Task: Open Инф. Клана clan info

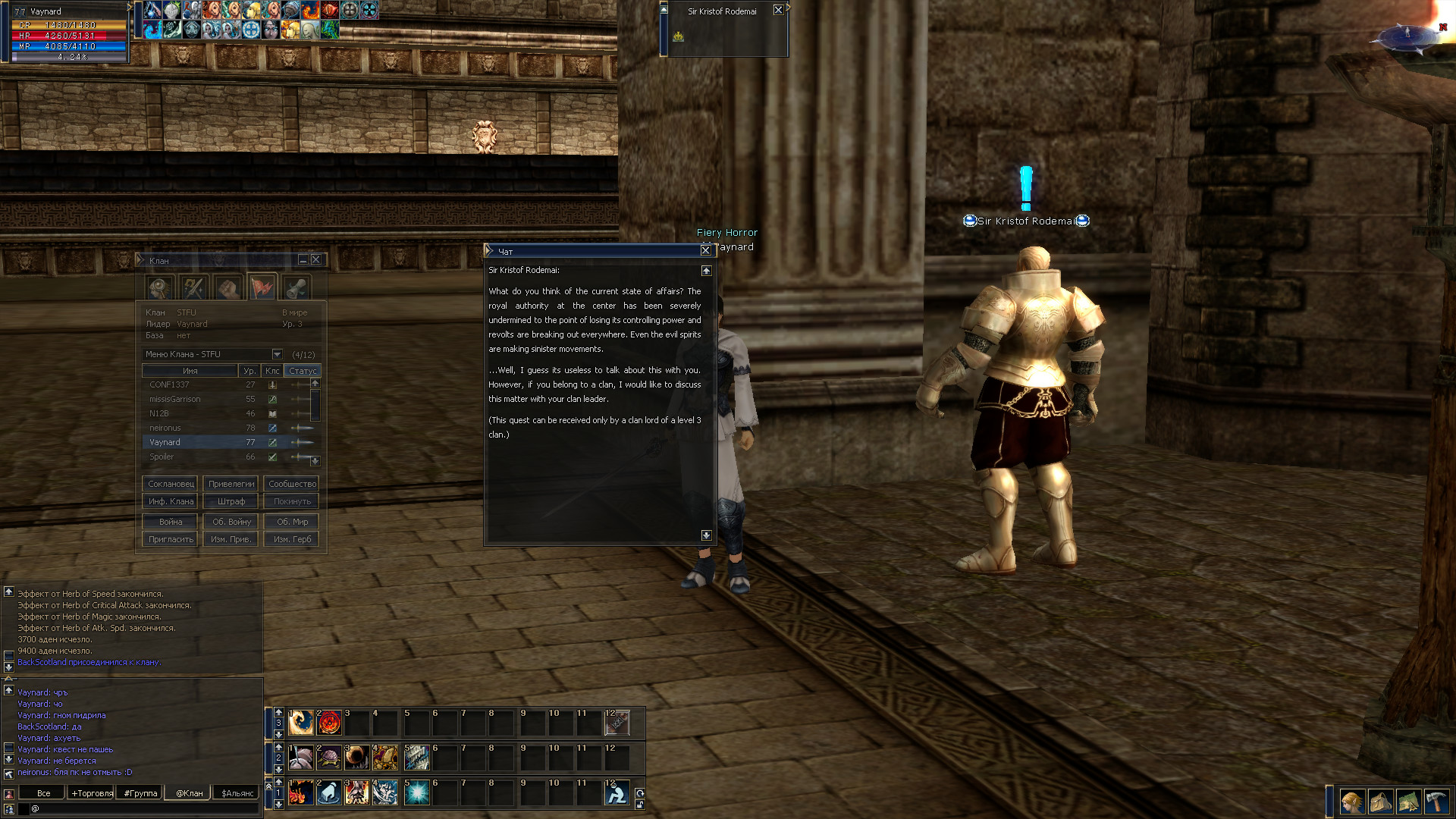Action: [x=171, y=501]
